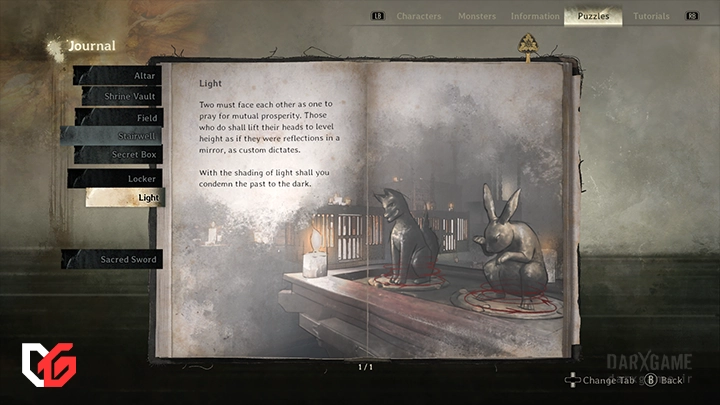Viewport: 720px width, 405px height.
Task: Switch to the Characters tab
Action: tap(419, 16)
